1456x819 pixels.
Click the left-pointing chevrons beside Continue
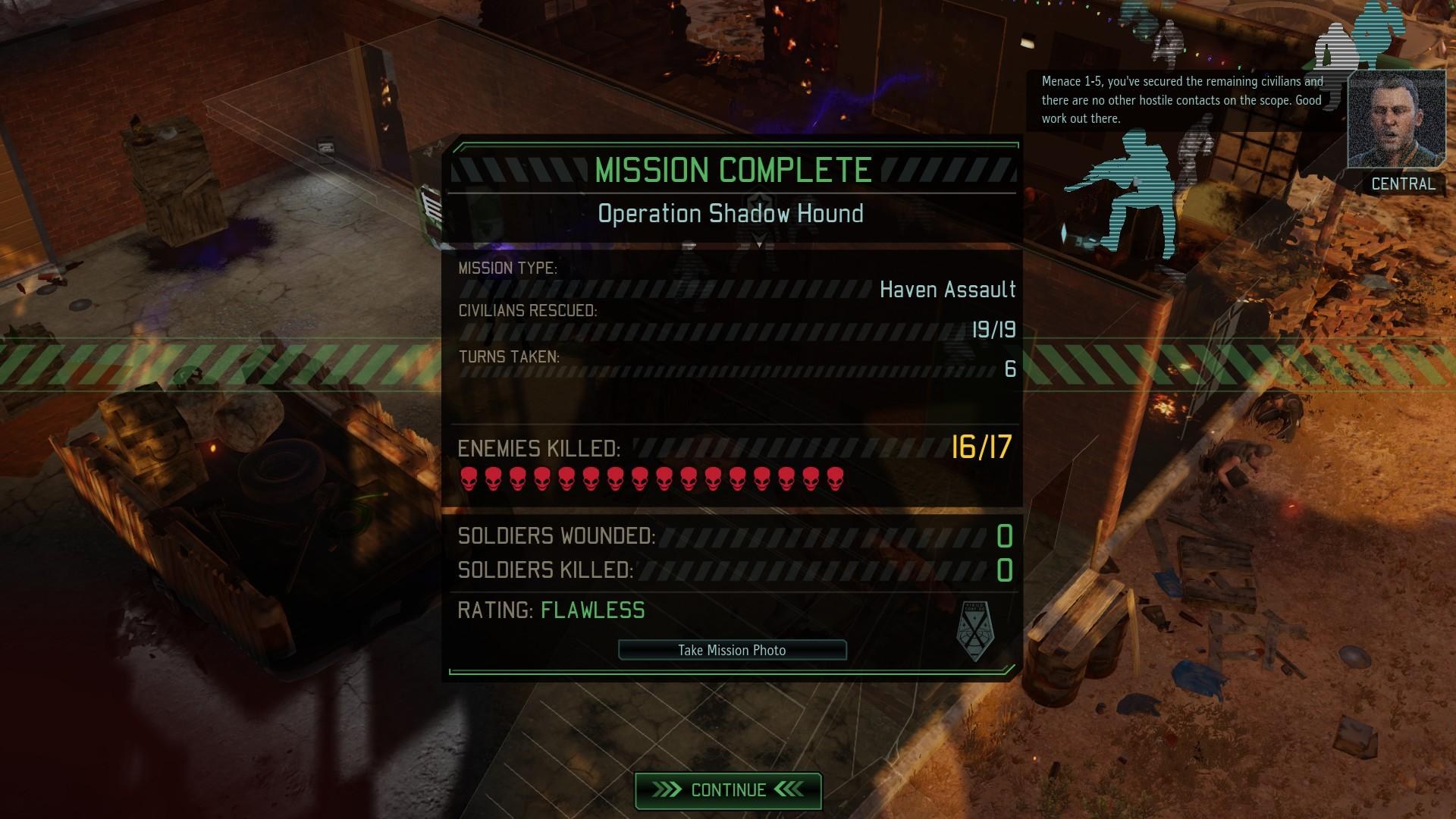pos(789,789)
